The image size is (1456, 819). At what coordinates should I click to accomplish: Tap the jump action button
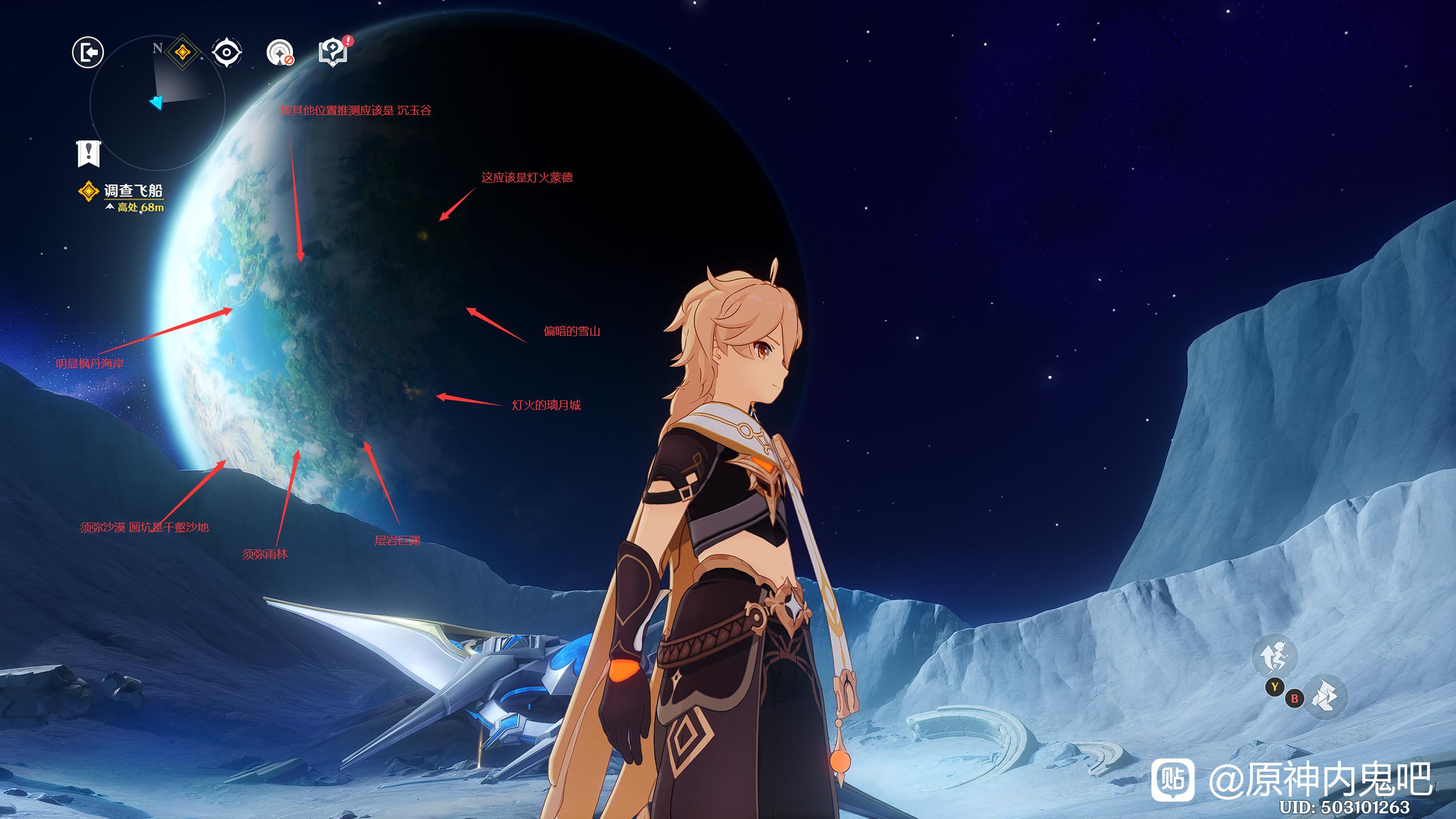pos(1274,656)
